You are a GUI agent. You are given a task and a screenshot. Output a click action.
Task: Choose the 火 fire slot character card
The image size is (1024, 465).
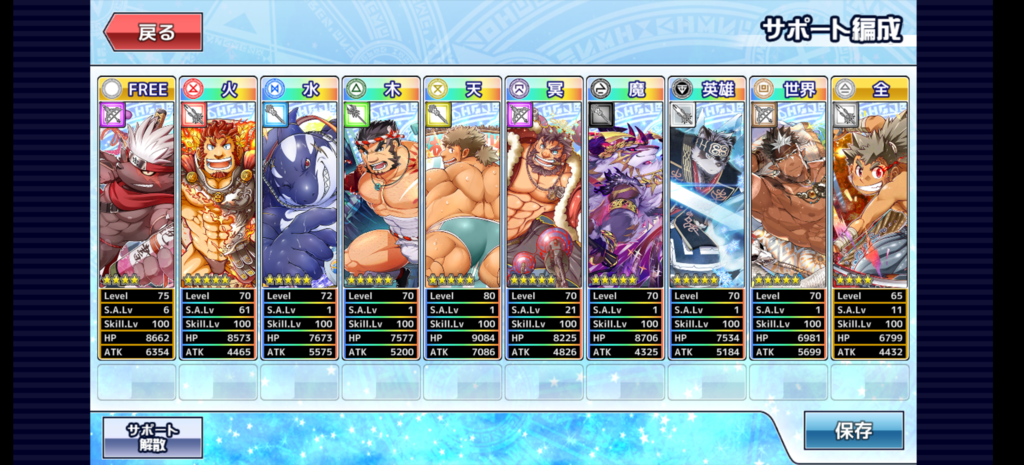click(x=218, y=195)
